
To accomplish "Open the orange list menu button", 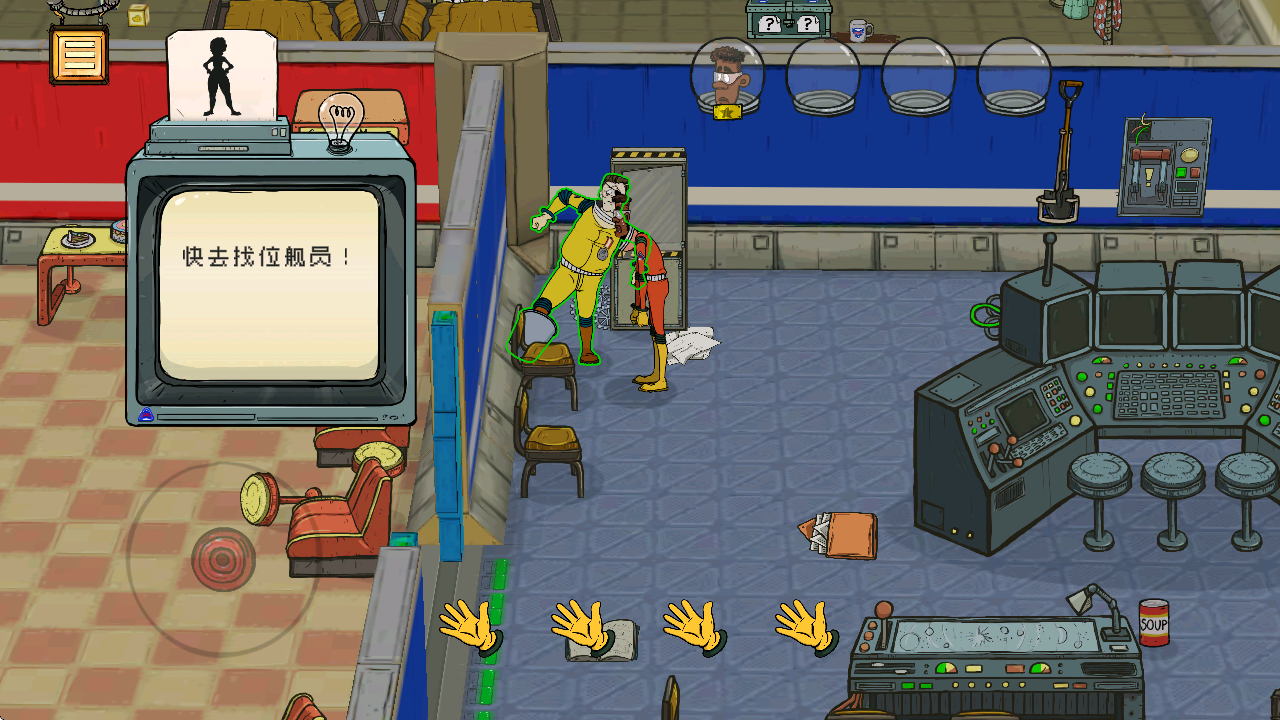I will [78, 54].
